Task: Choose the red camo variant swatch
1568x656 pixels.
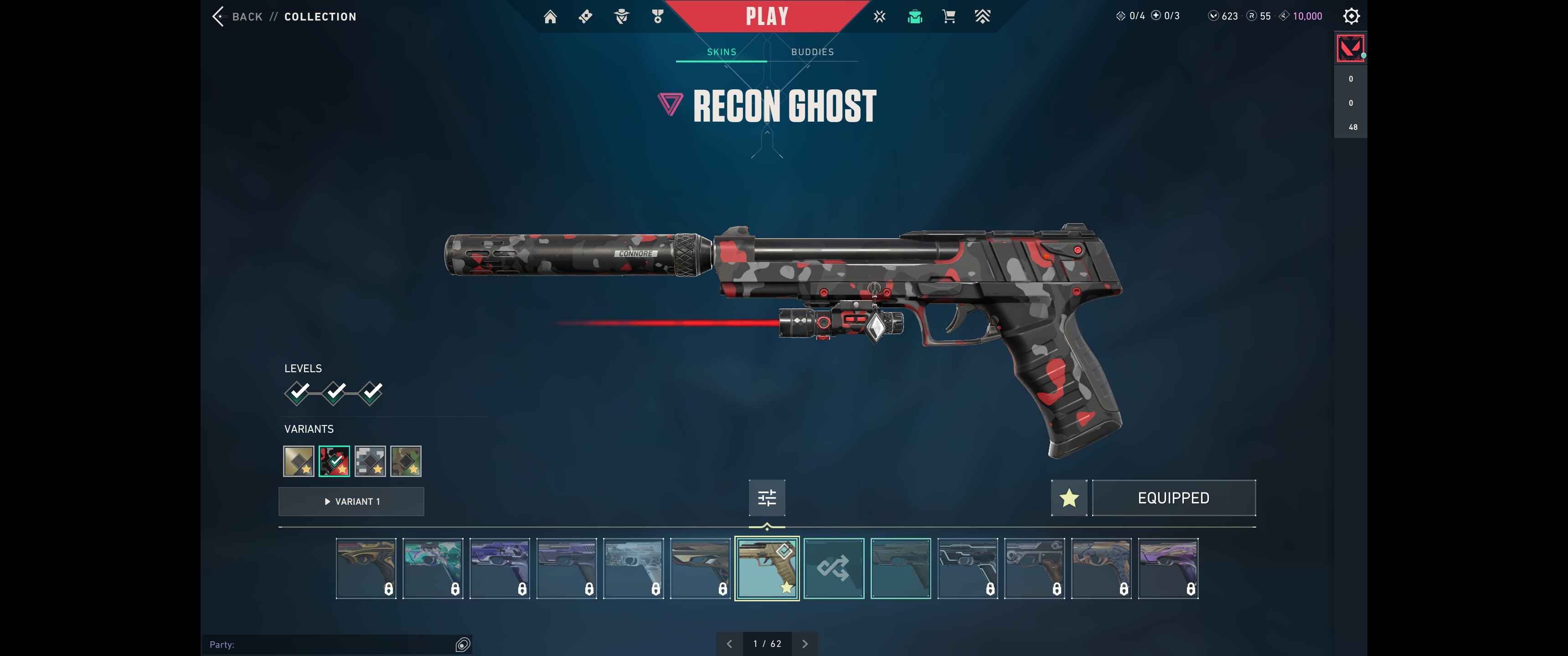Action: tap(334, 461)
